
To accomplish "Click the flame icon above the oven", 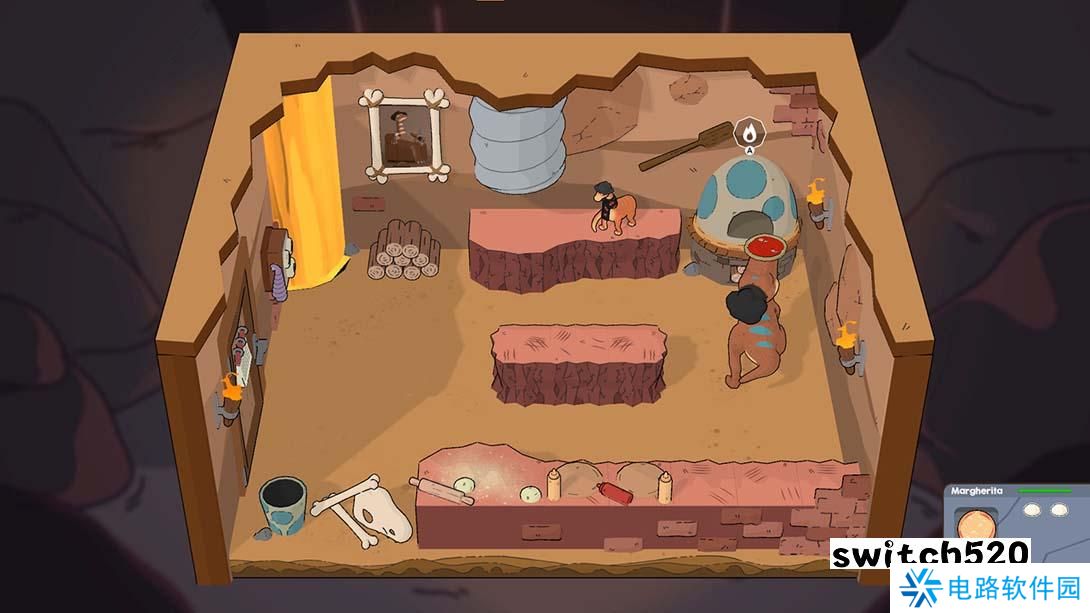I will click(748, 131).
